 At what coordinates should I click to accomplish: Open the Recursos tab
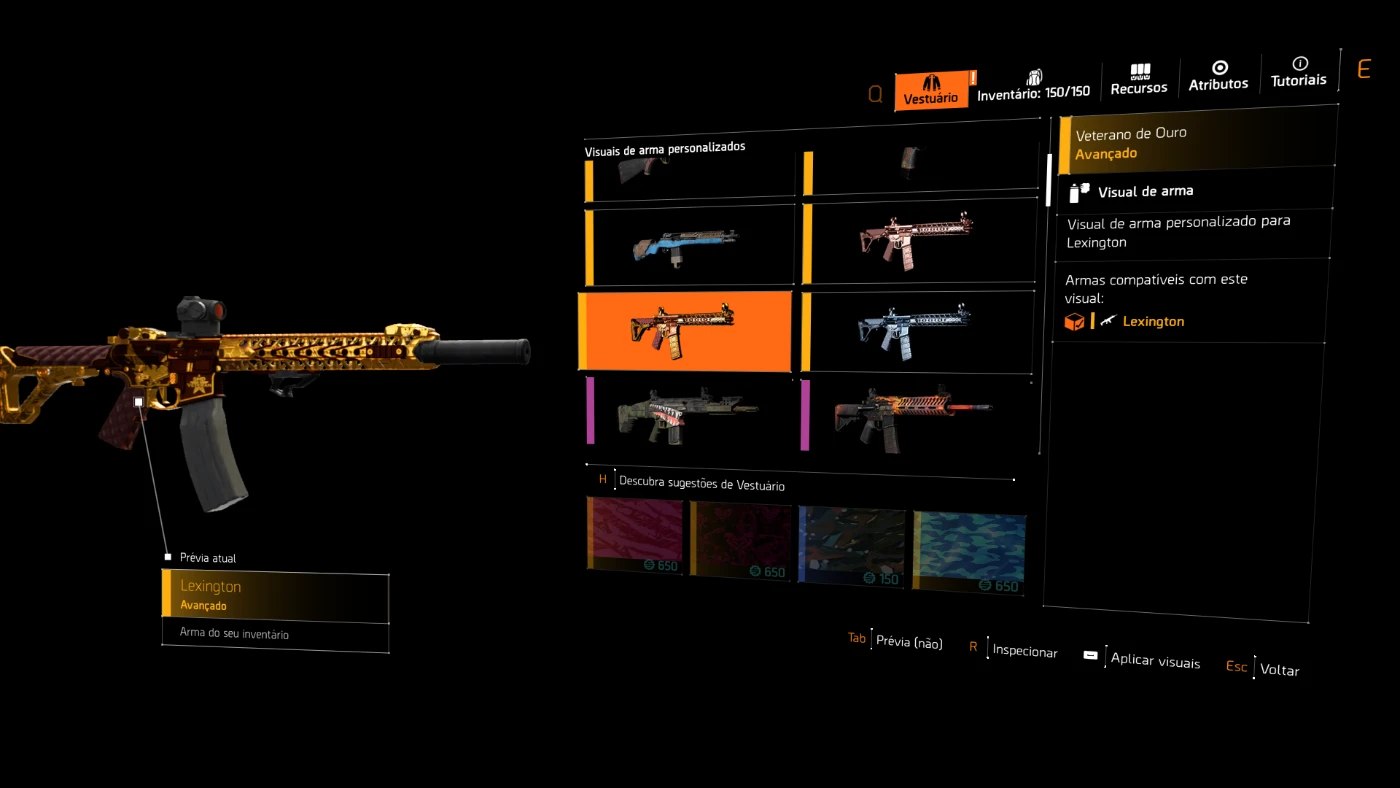(1139, 80)
